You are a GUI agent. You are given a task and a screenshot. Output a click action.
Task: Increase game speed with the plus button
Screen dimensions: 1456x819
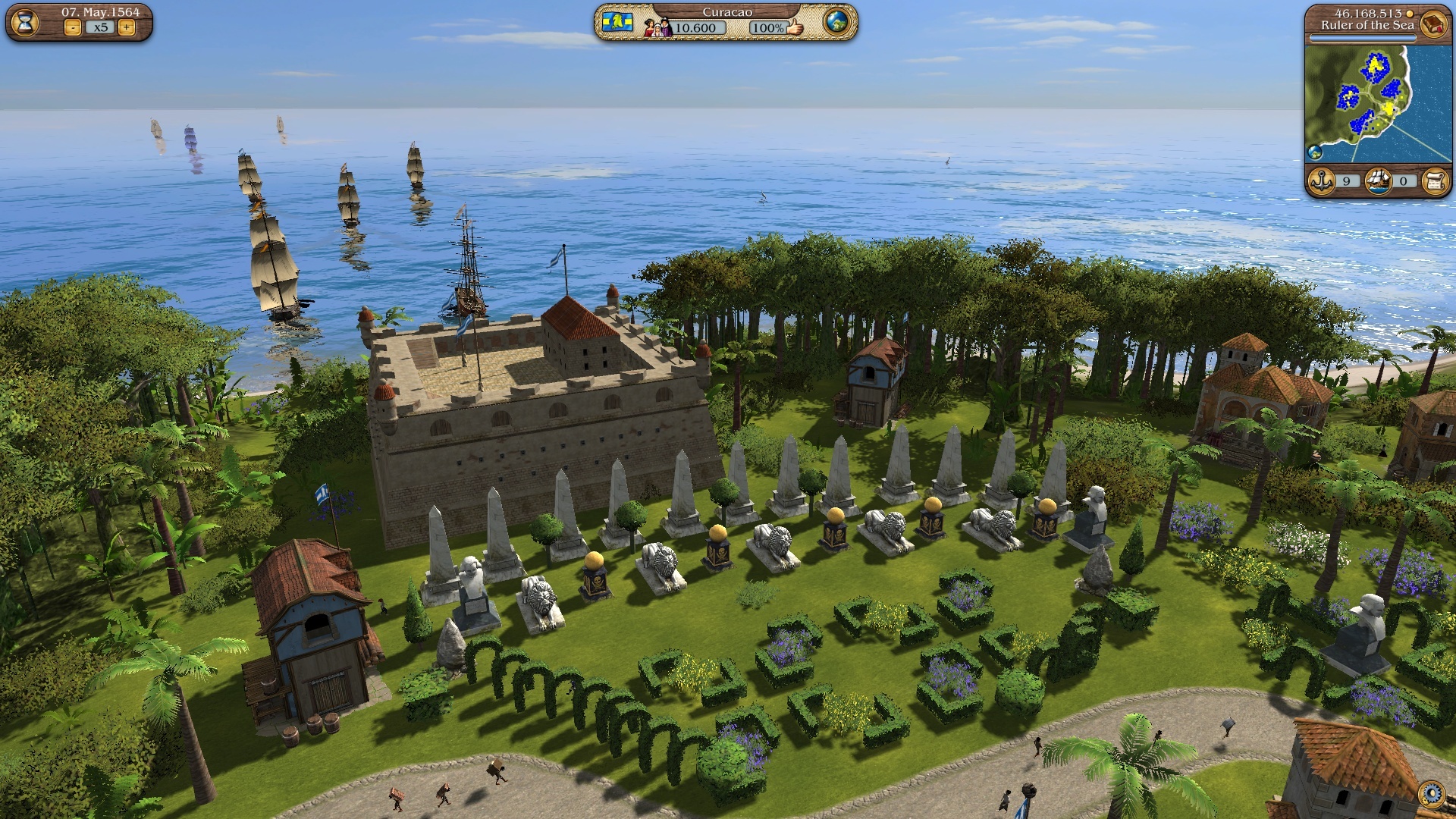point(126,28)
